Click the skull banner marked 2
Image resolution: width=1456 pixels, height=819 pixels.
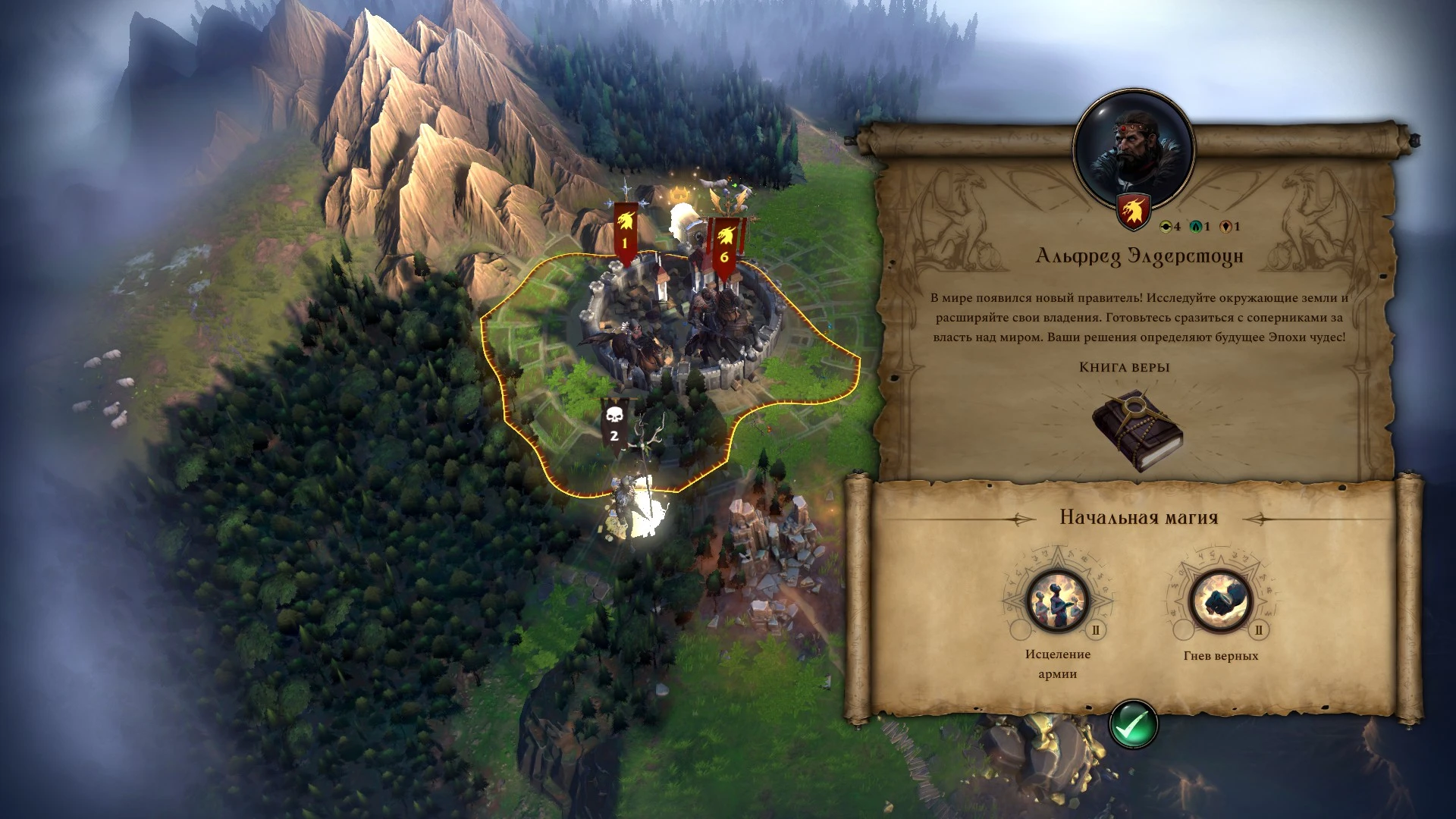coord(613,425)
